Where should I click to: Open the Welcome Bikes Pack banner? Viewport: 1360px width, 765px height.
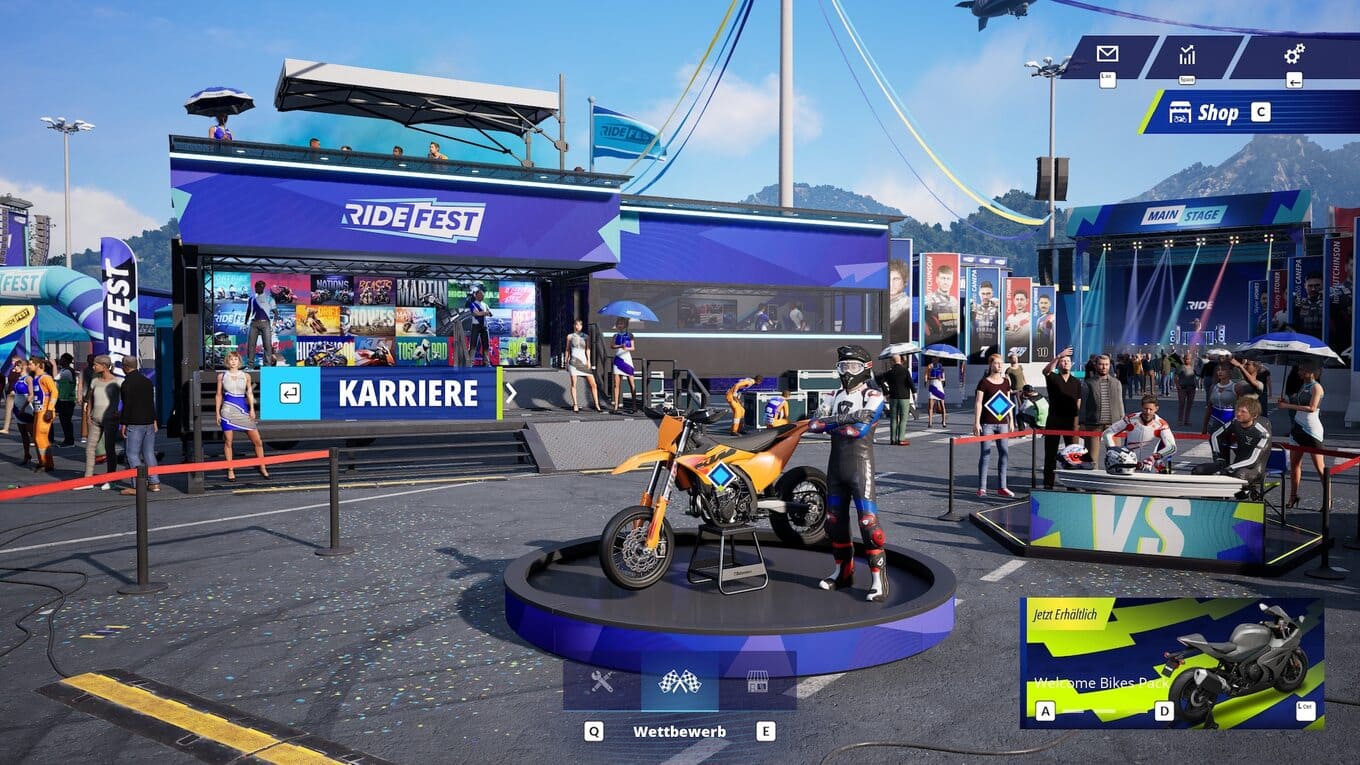(1171, 662)
